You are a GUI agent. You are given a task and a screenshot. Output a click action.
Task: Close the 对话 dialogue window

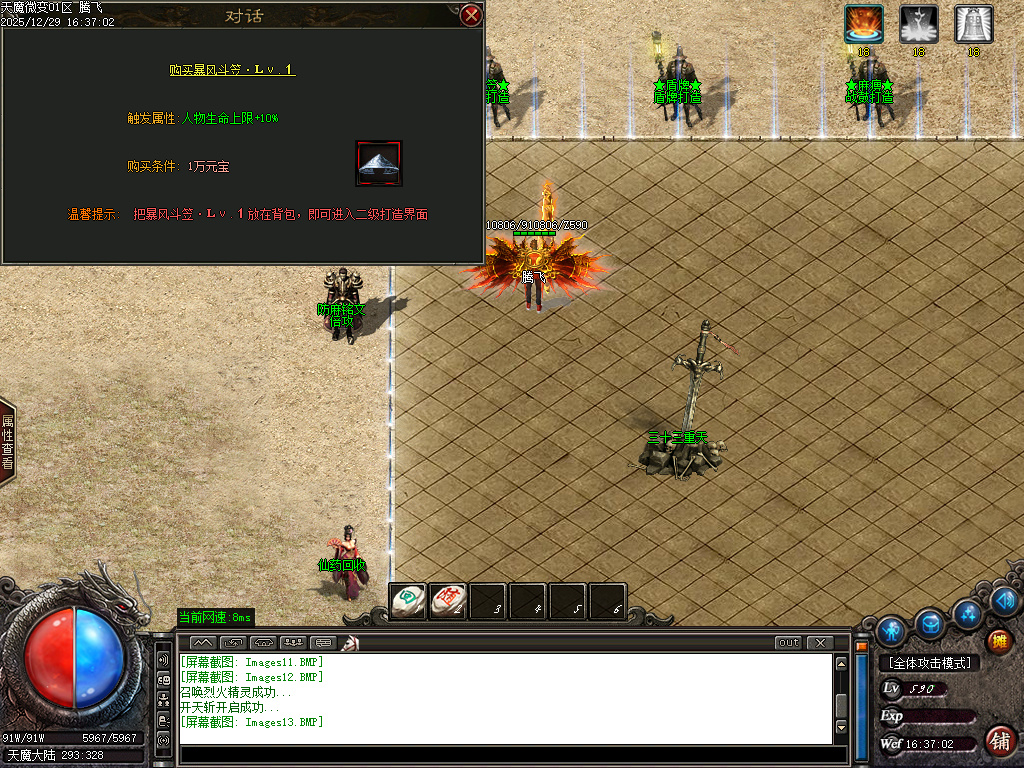pyautogui.click(x=471, y=15)
